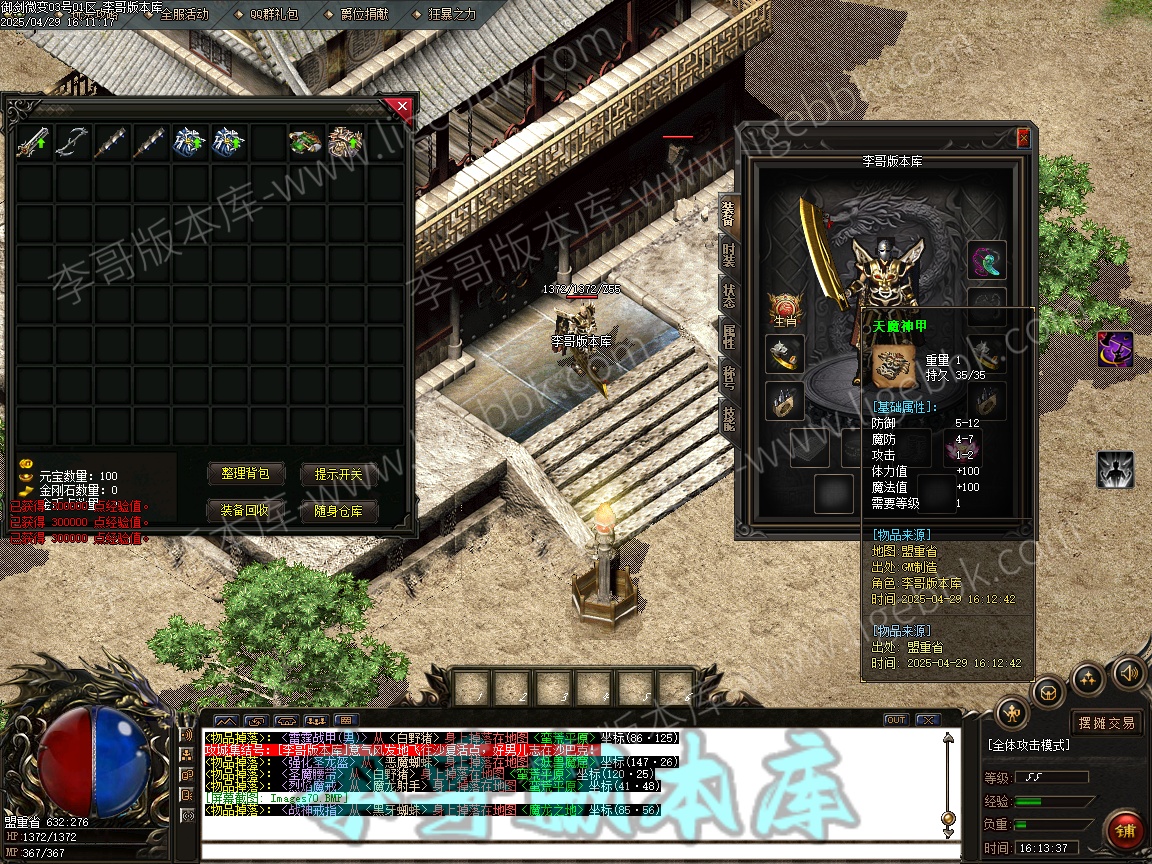Screen dimensions: 1152x864
Task: Click the 生肖 zodiac equipment slot
Action: point(785,307)
